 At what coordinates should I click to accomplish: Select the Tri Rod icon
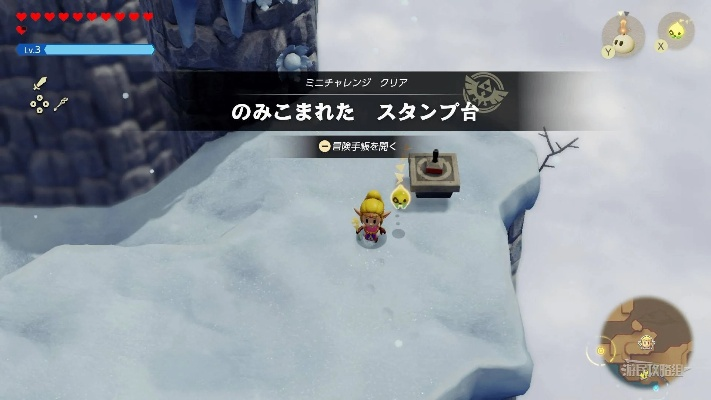[62, 102]
